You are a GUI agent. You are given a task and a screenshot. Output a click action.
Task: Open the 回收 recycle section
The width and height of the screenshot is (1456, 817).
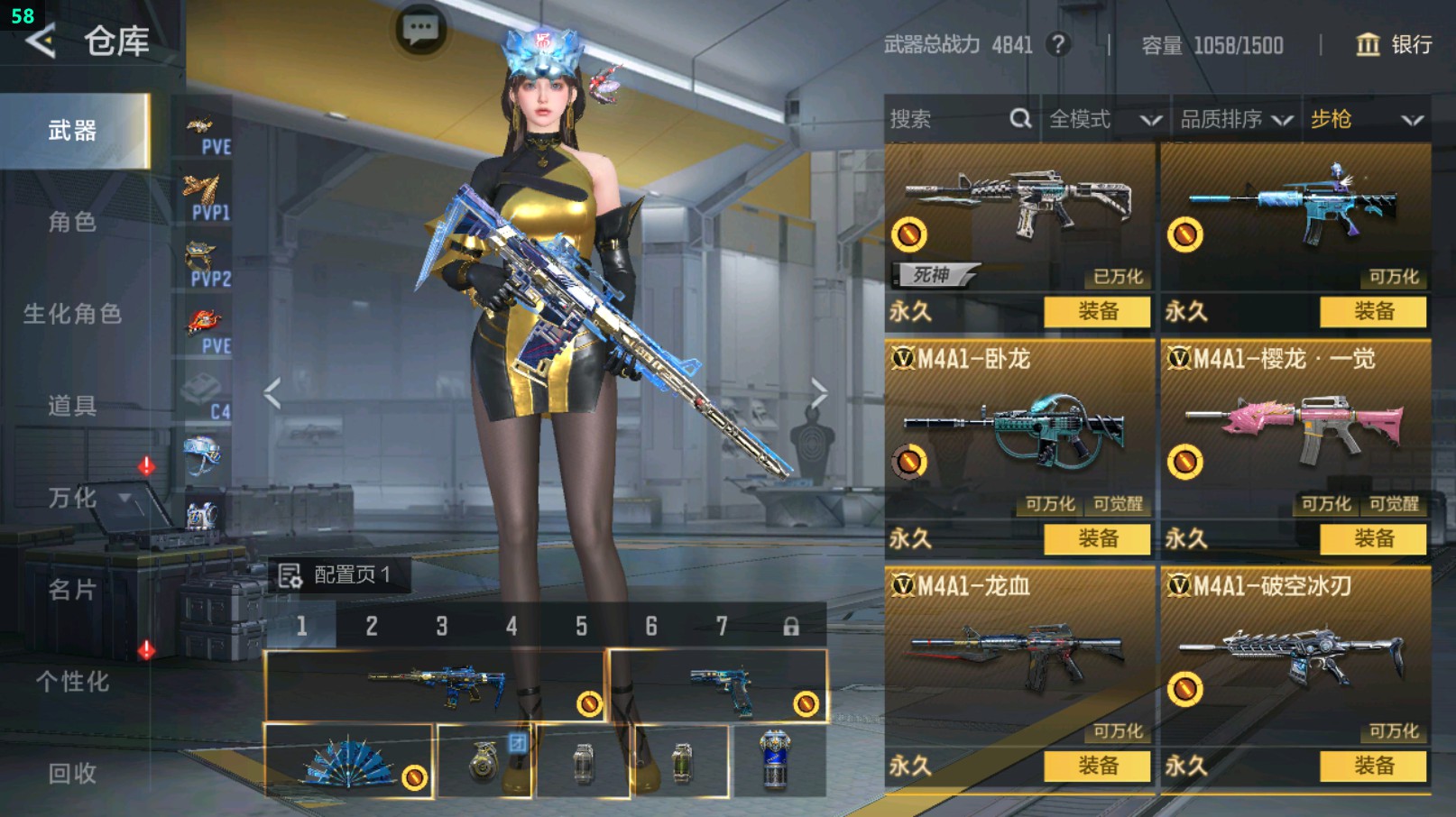coord(72,773)
